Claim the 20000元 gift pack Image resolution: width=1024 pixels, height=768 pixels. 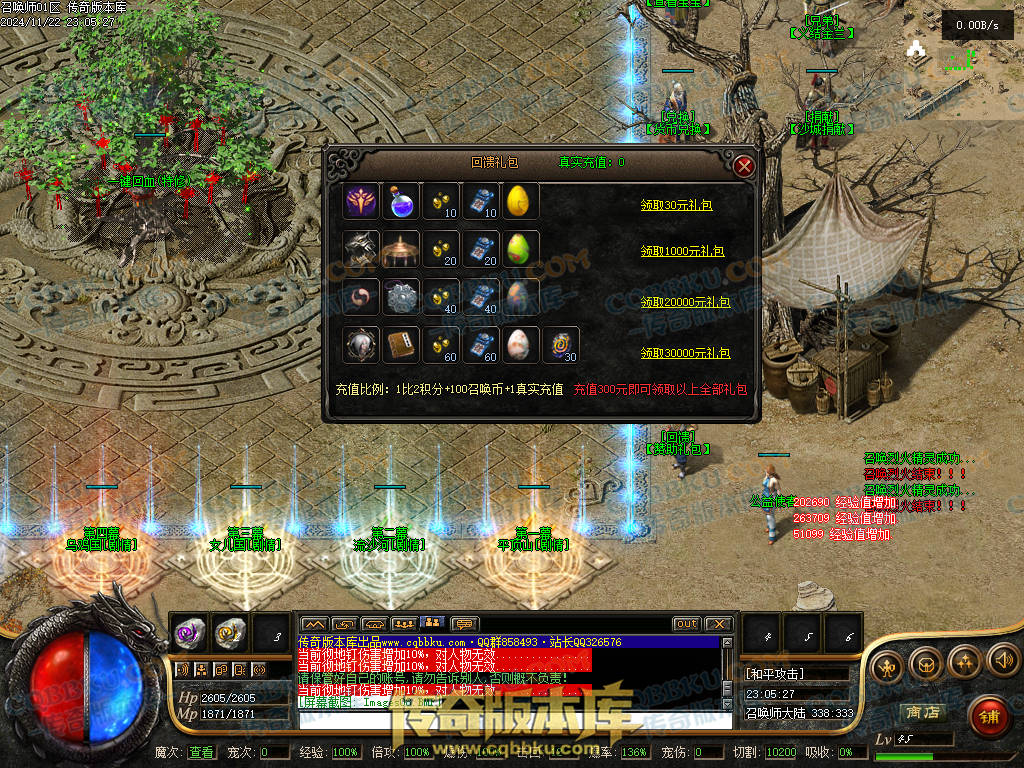pos(685,301)
